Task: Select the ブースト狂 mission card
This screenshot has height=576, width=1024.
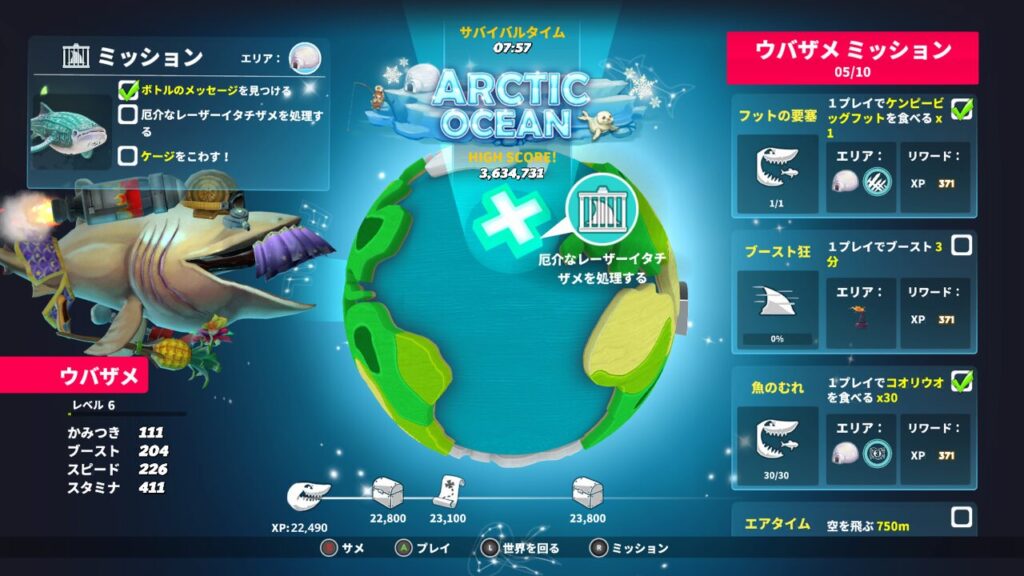Action: pyautogui.click(x=853, y=293)
